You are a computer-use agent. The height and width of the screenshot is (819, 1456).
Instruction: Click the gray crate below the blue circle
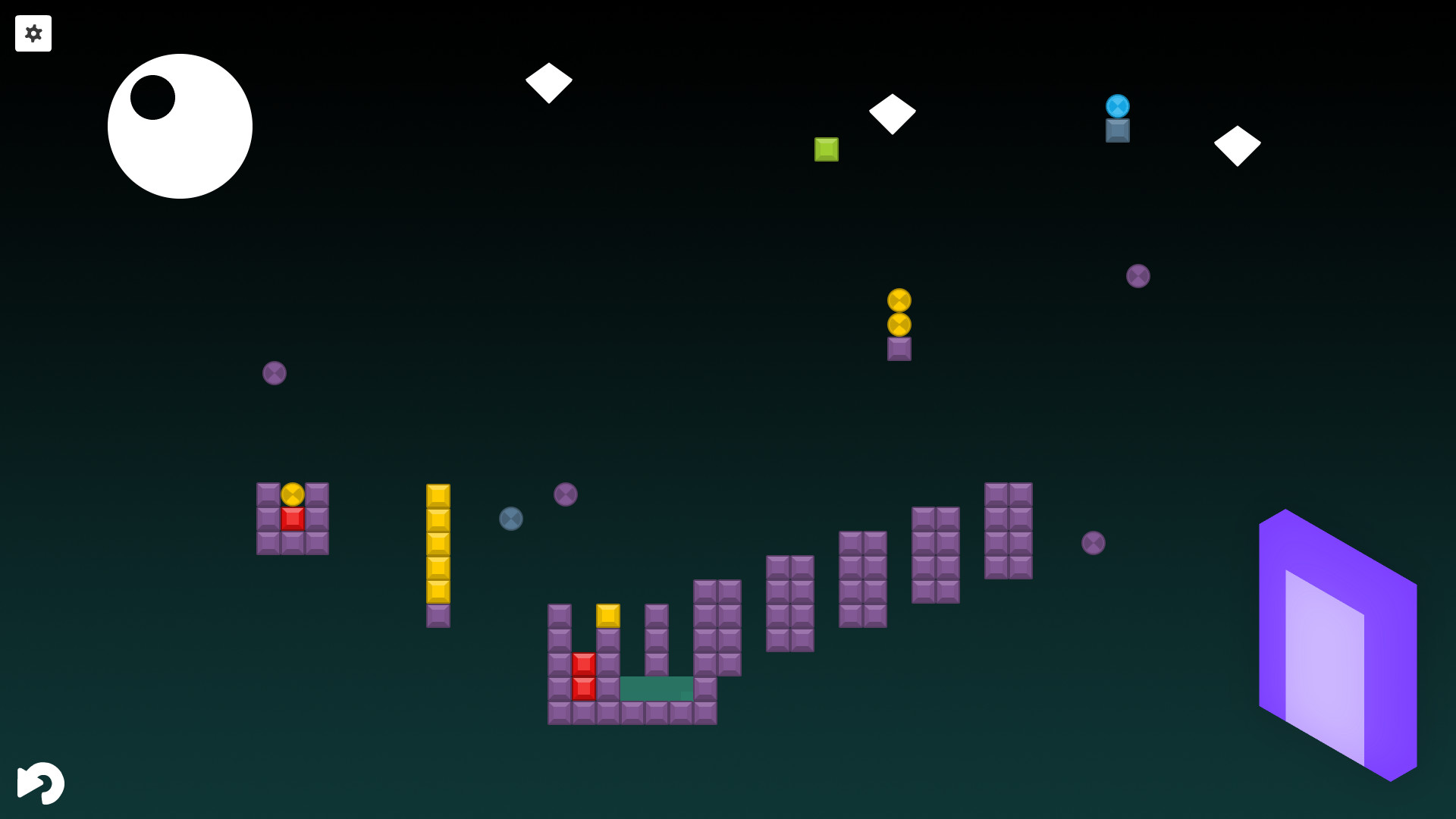tap(1117, 130)
